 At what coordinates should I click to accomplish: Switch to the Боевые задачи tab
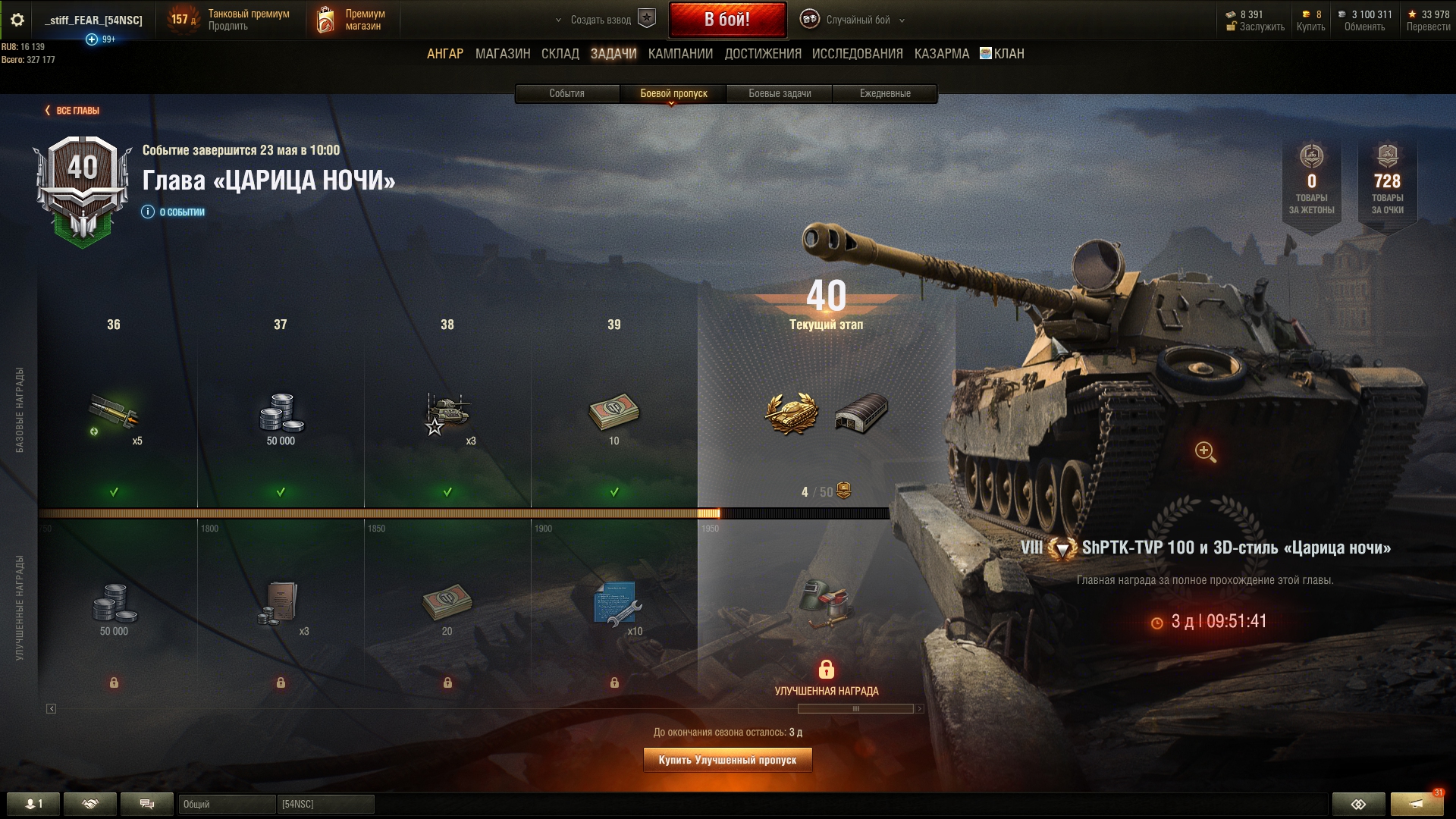(x=780, y=93)
